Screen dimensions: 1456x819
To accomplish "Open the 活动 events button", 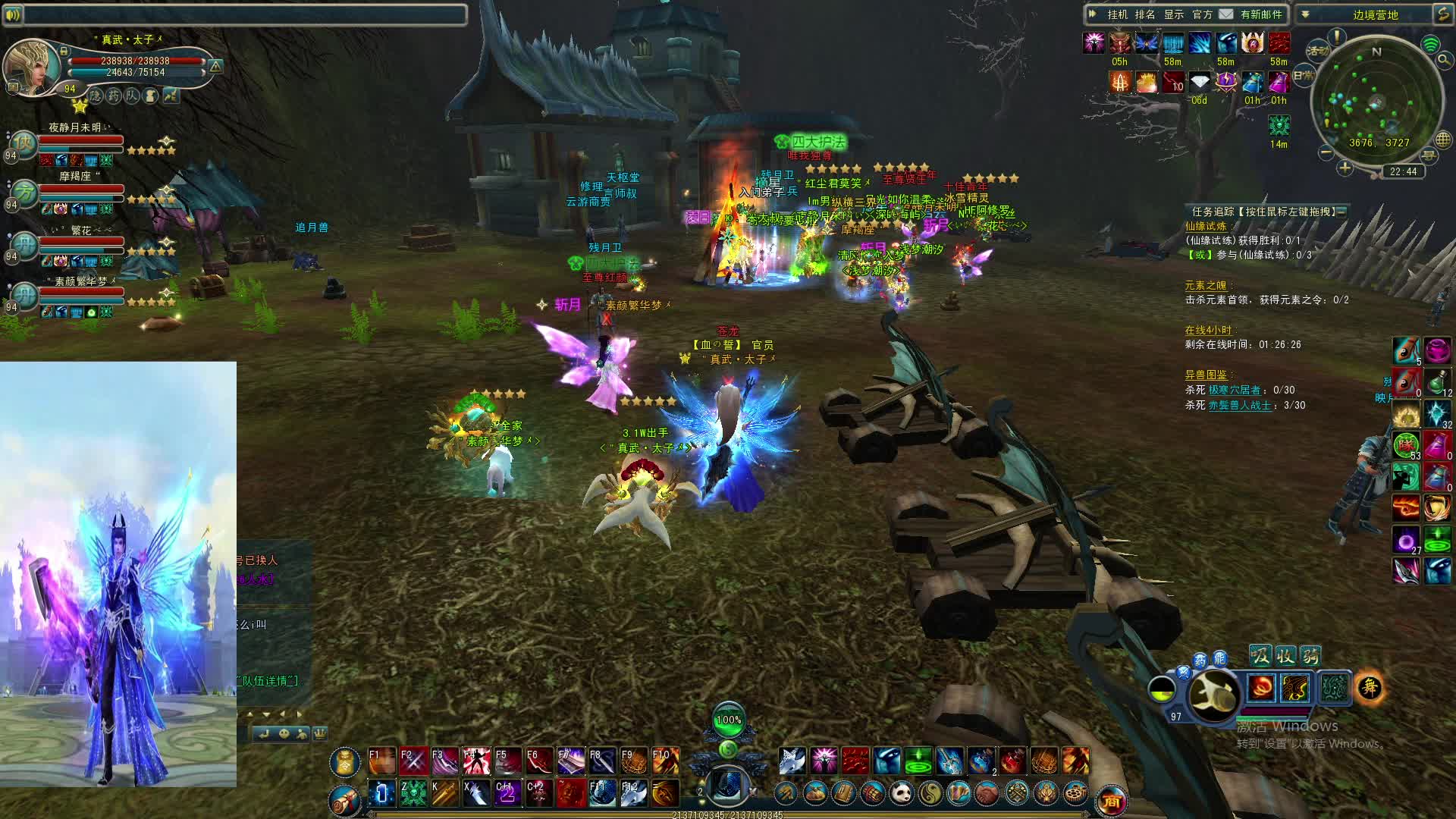I will click(1318, 51).
